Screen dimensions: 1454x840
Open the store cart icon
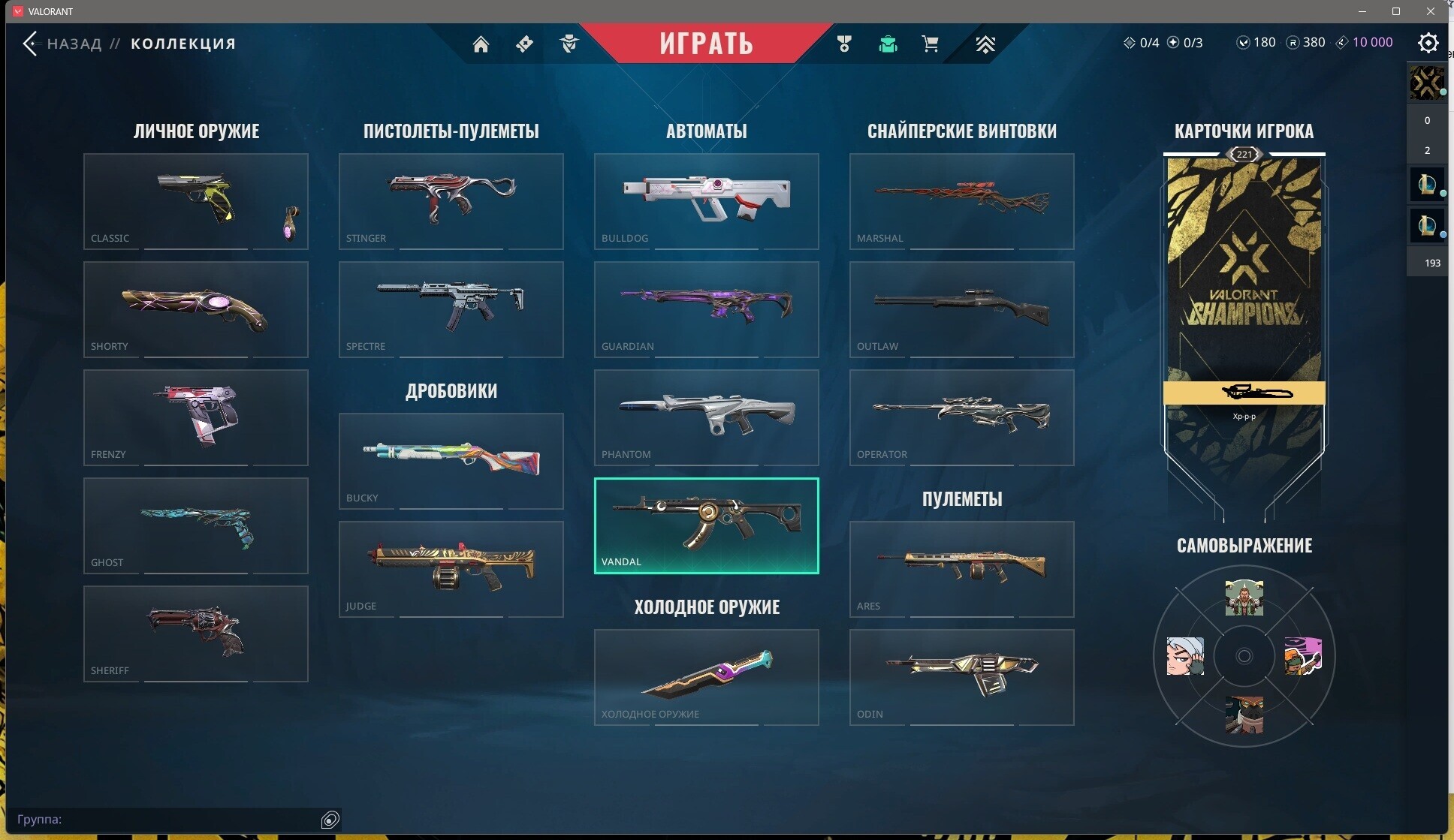(x=930, y=44)
